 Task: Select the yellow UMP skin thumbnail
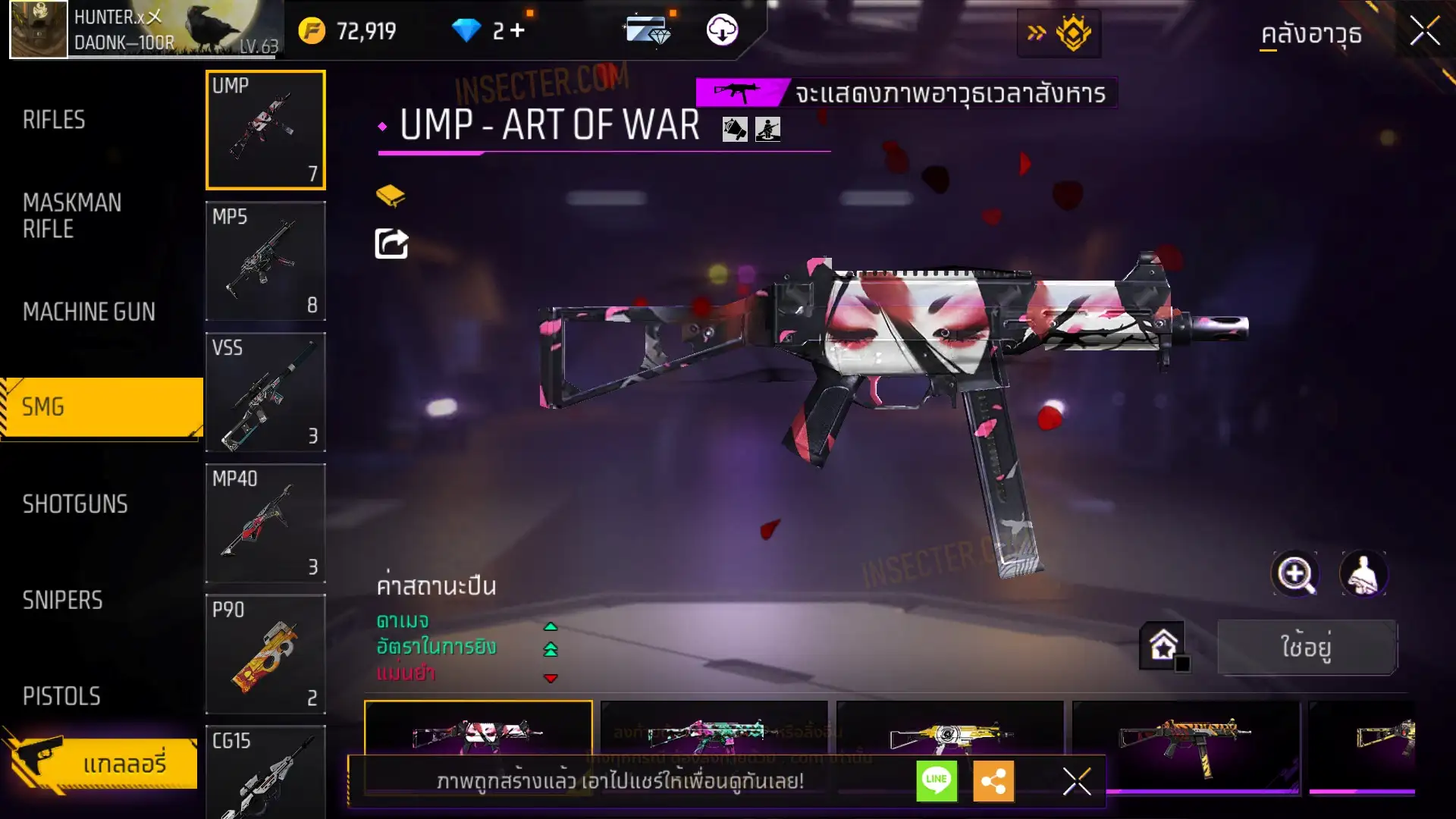click(949, 732)
